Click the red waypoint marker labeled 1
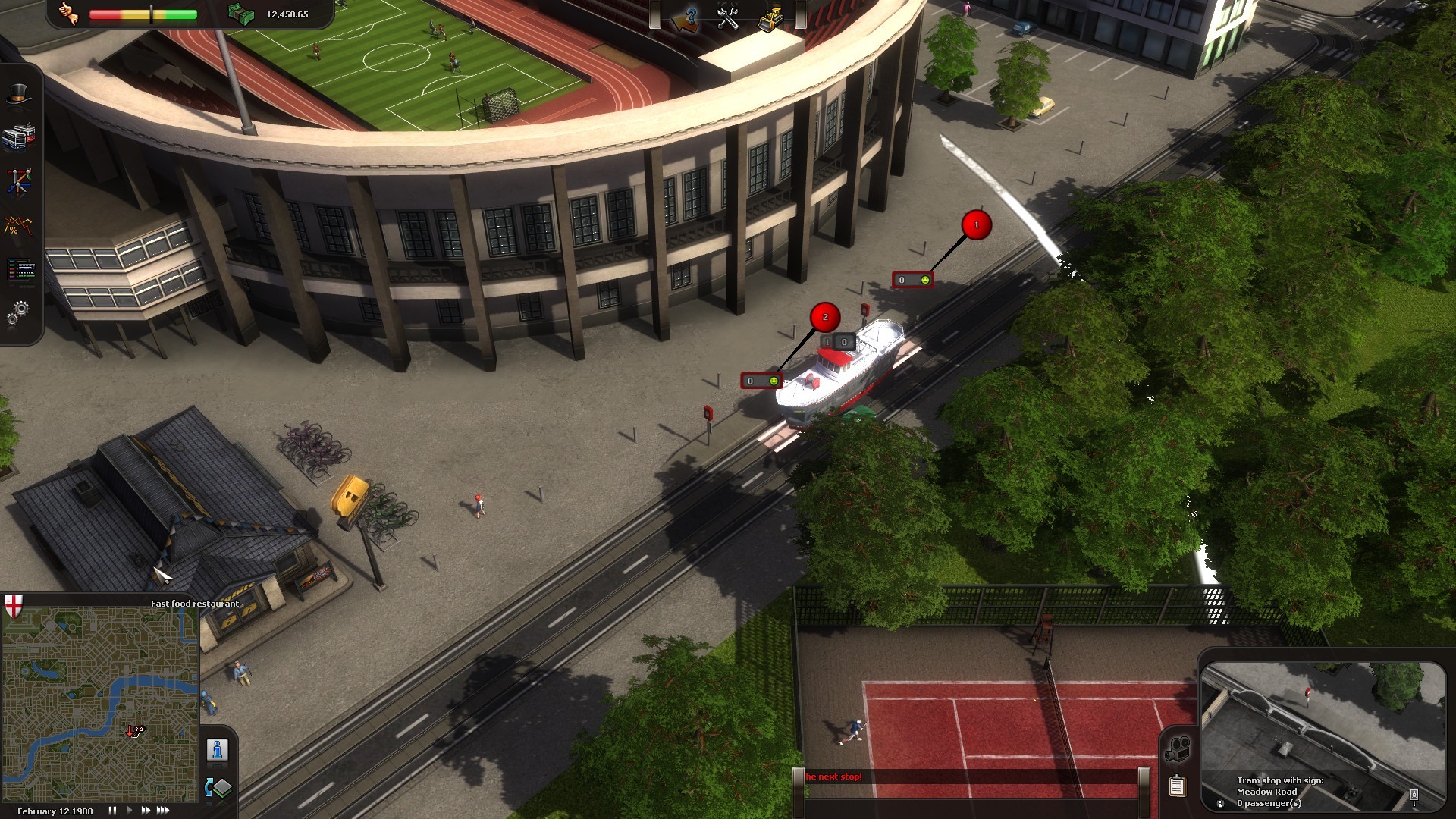 977,224
